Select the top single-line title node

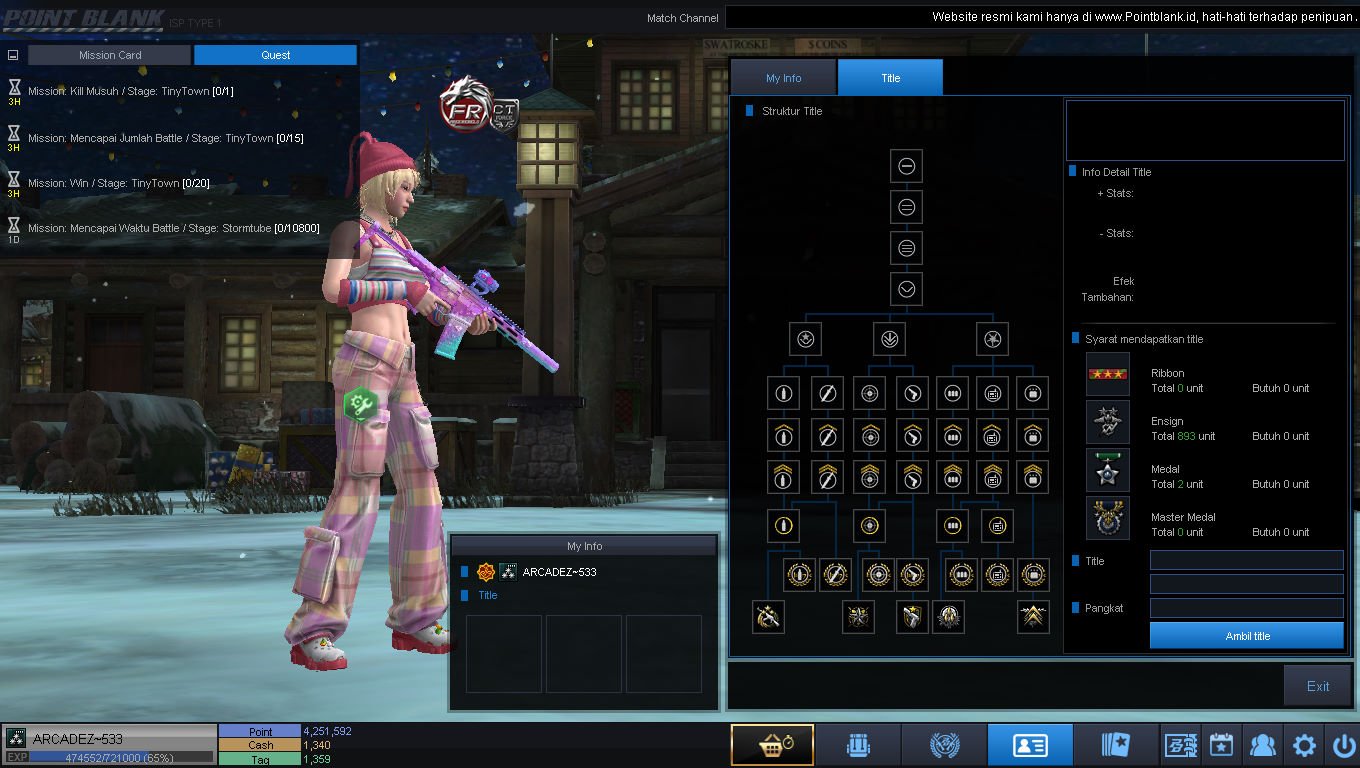tap(906, 166)
